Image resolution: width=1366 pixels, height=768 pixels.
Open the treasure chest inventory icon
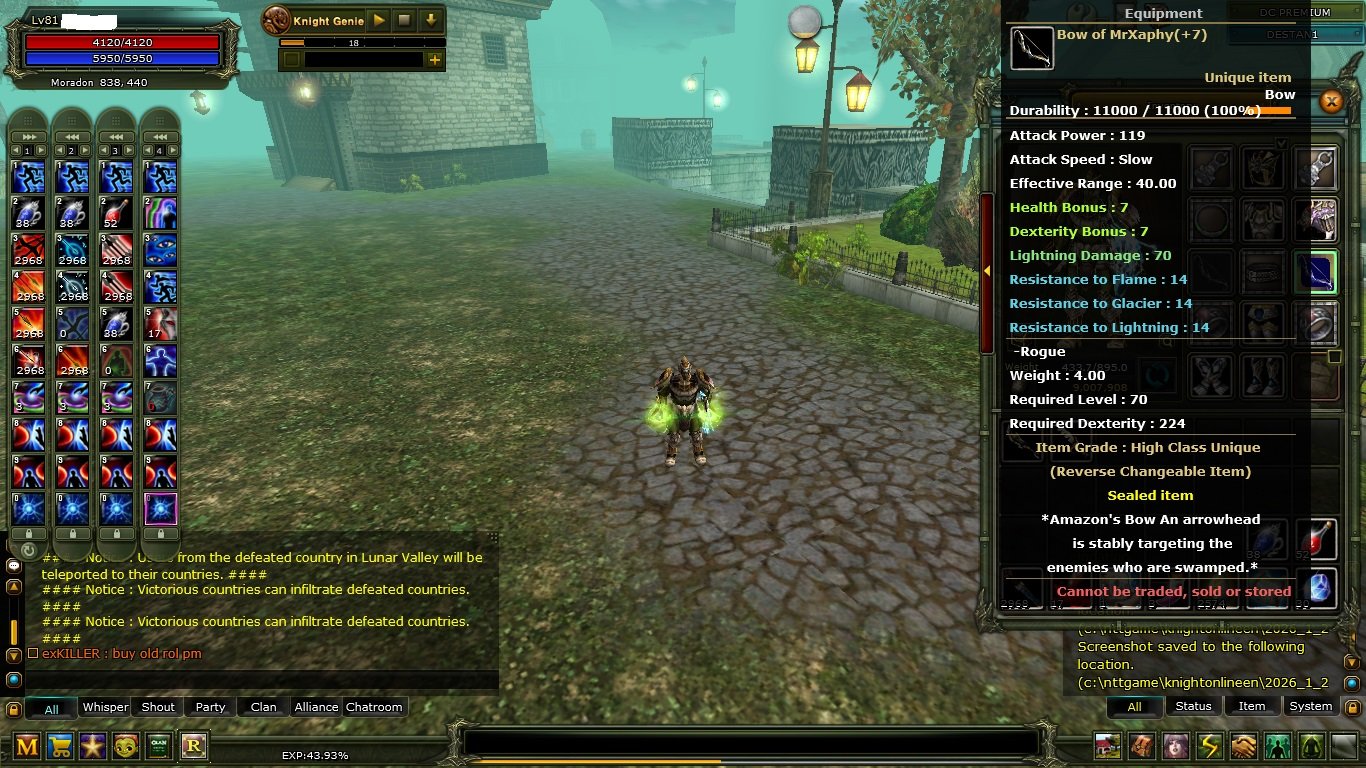1141,746
